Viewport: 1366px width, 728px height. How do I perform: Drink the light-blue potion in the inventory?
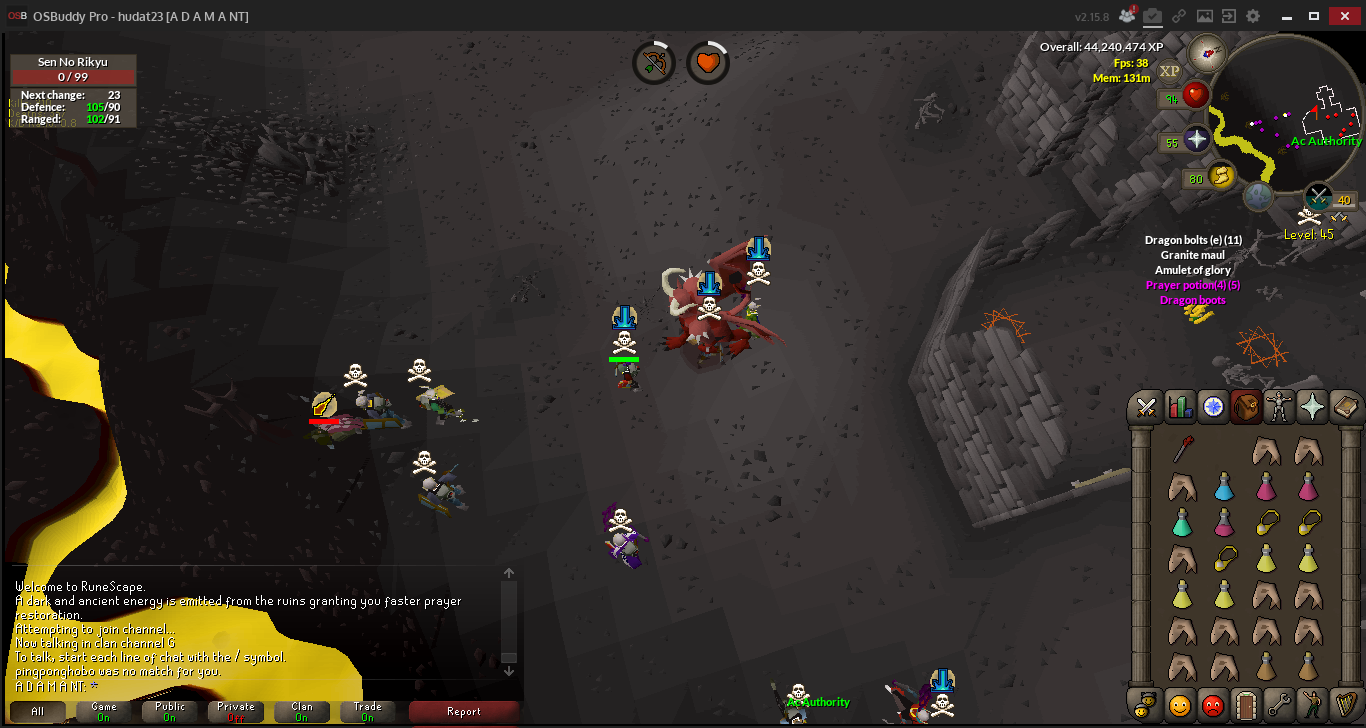(1224, 488)
